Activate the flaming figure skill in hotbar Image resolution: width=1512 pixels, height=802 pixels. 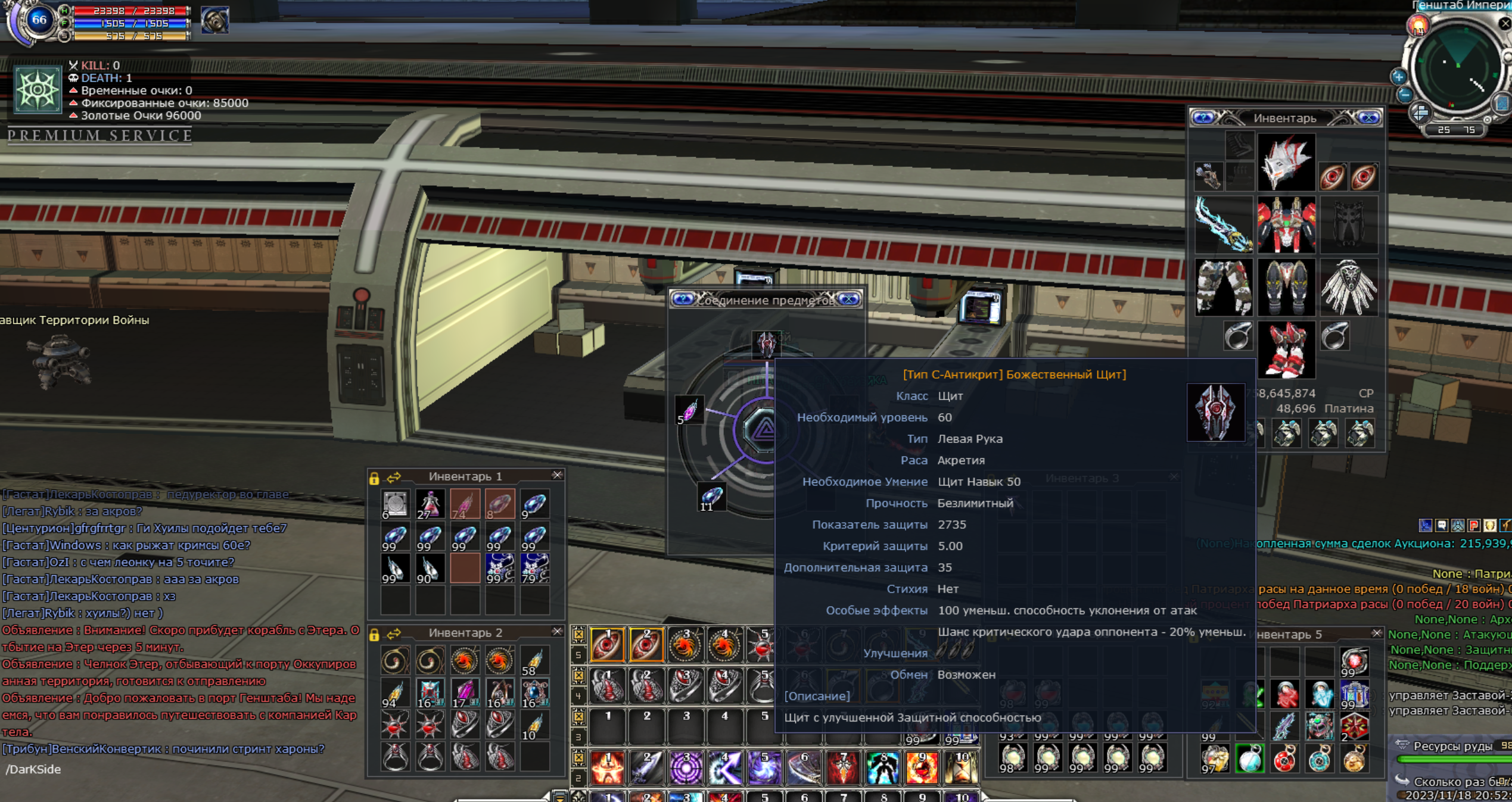click(607, 767)
